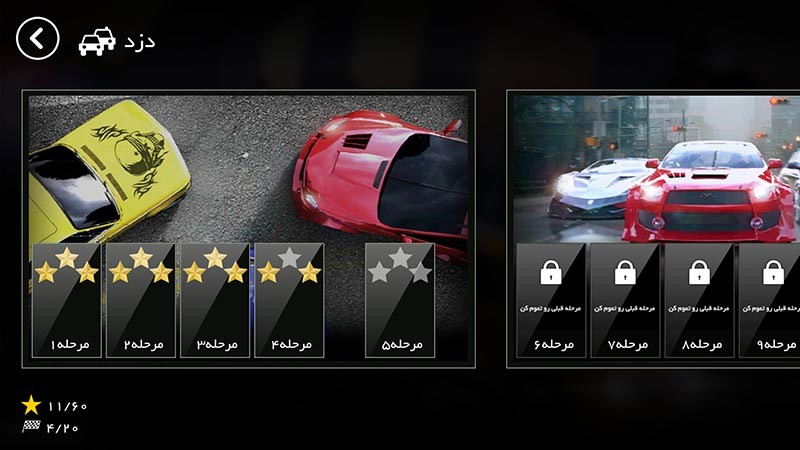Choose the locked level 8 tile
The image size is (800, 450).
(x=699, y=300)
